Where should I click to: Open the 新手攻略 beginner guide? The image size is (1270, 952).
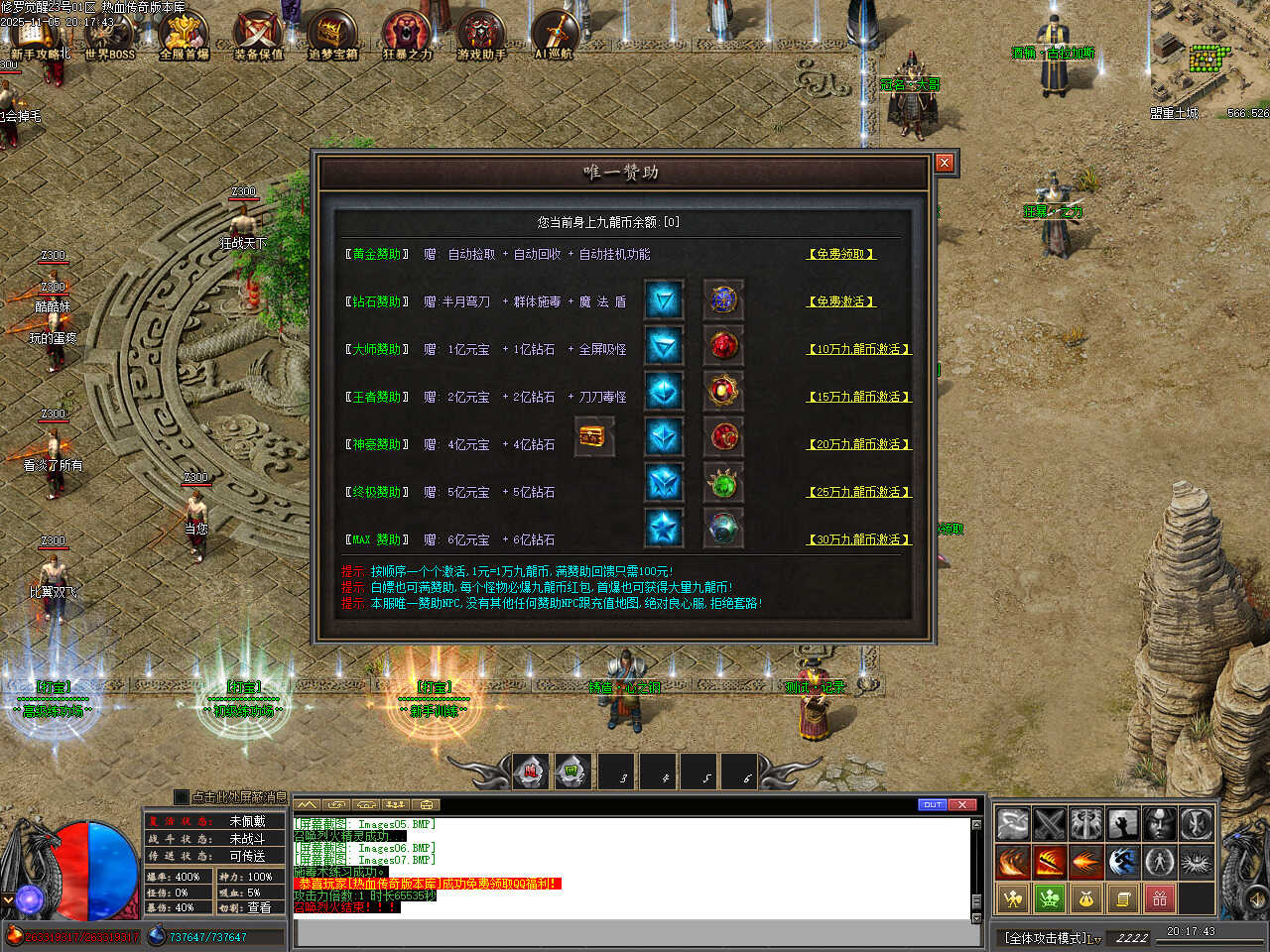coord(40,35)
